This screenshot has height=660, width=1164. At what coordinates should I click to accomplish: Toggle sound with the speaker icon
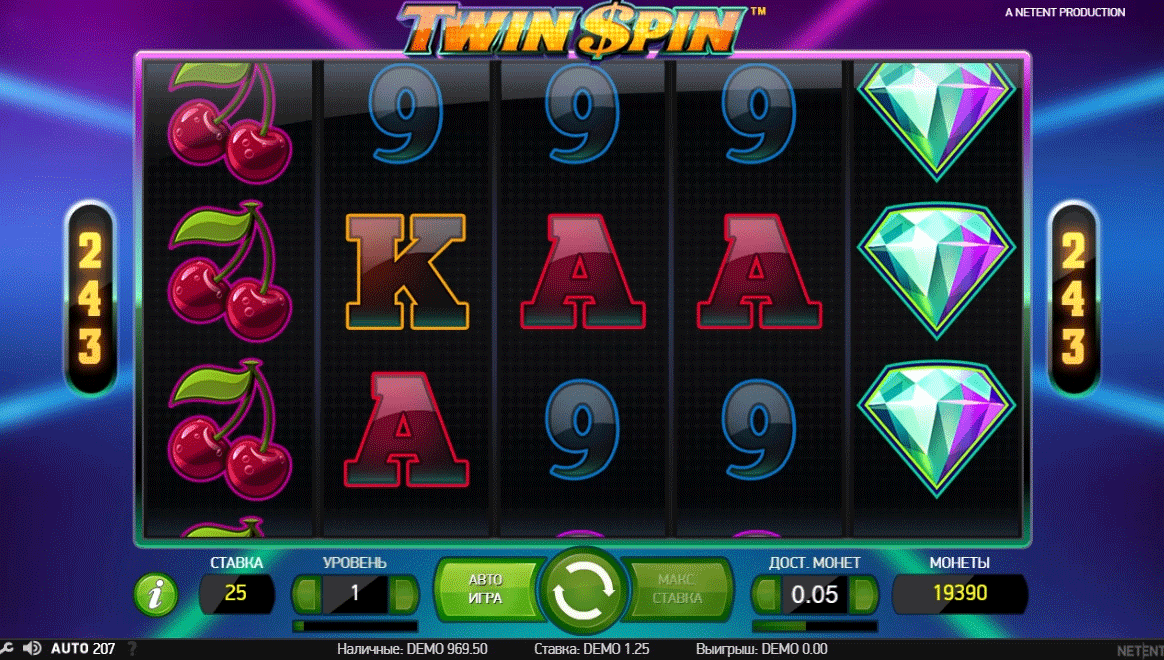[31, 648]
